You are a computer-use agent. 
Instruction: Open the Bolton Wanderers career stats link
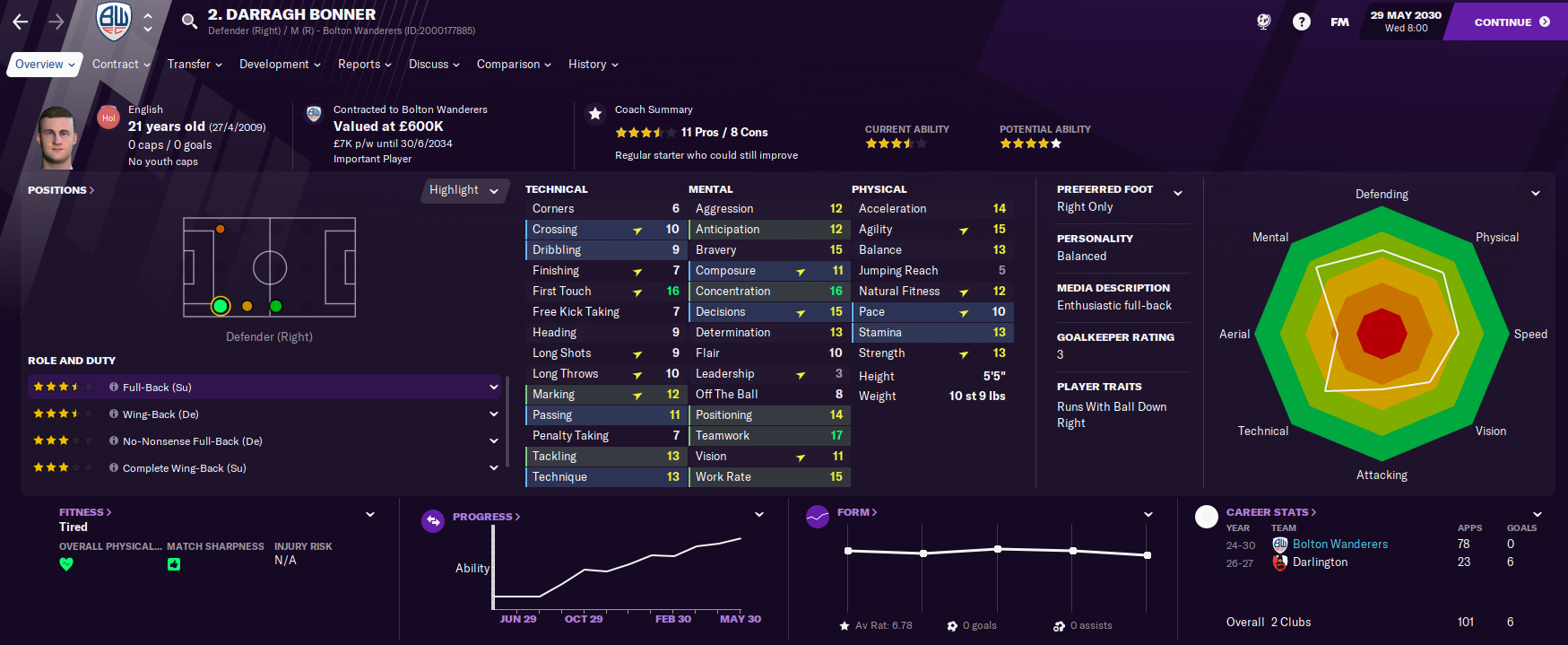coord(1339,545)
